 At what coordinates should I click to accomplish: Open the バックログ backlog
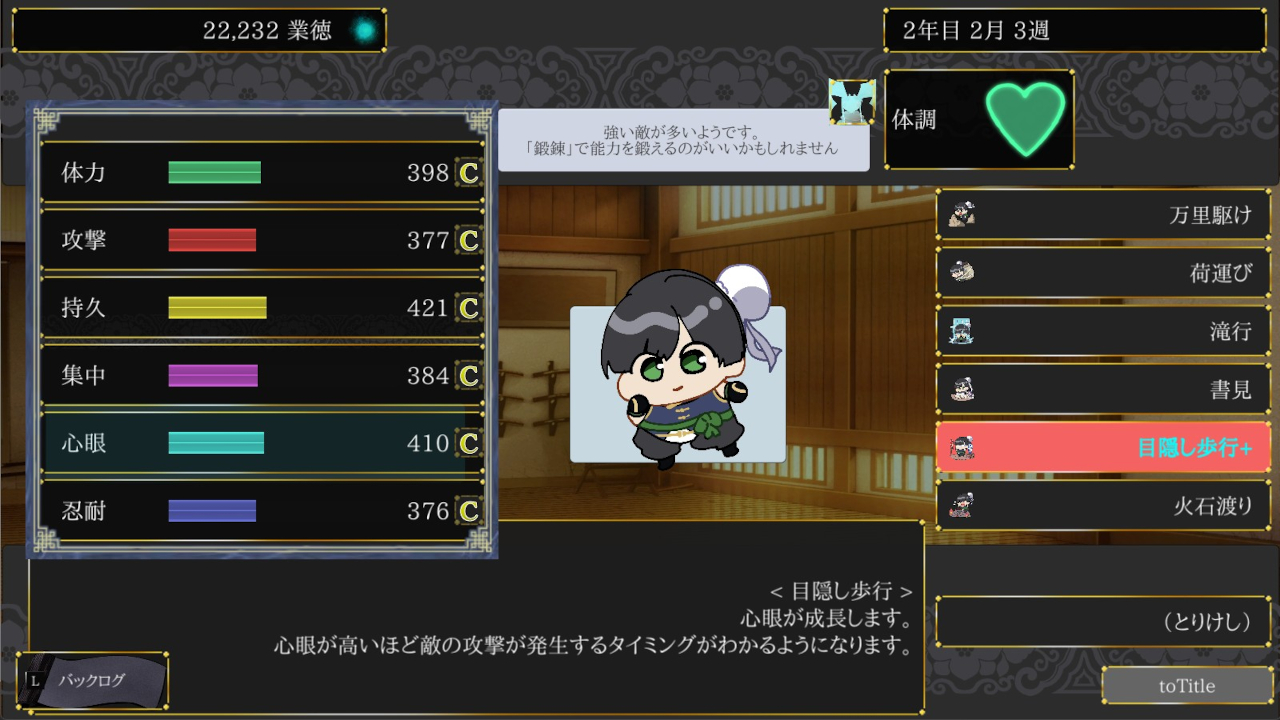point(92,681)
